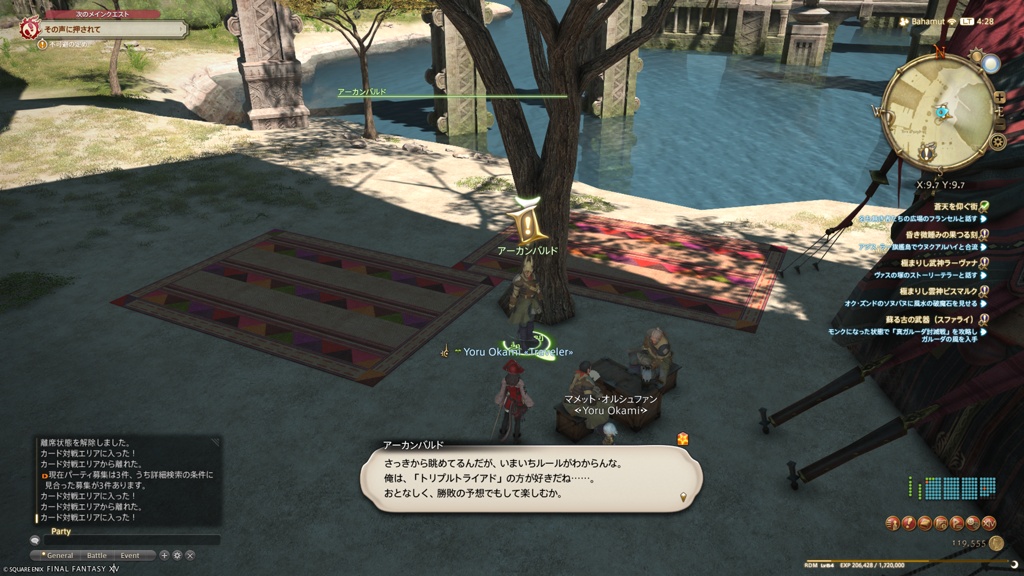Viewport: 1024px width, 576px height.
Task: Add a new chat log tab
Action: tap(164, 555)
